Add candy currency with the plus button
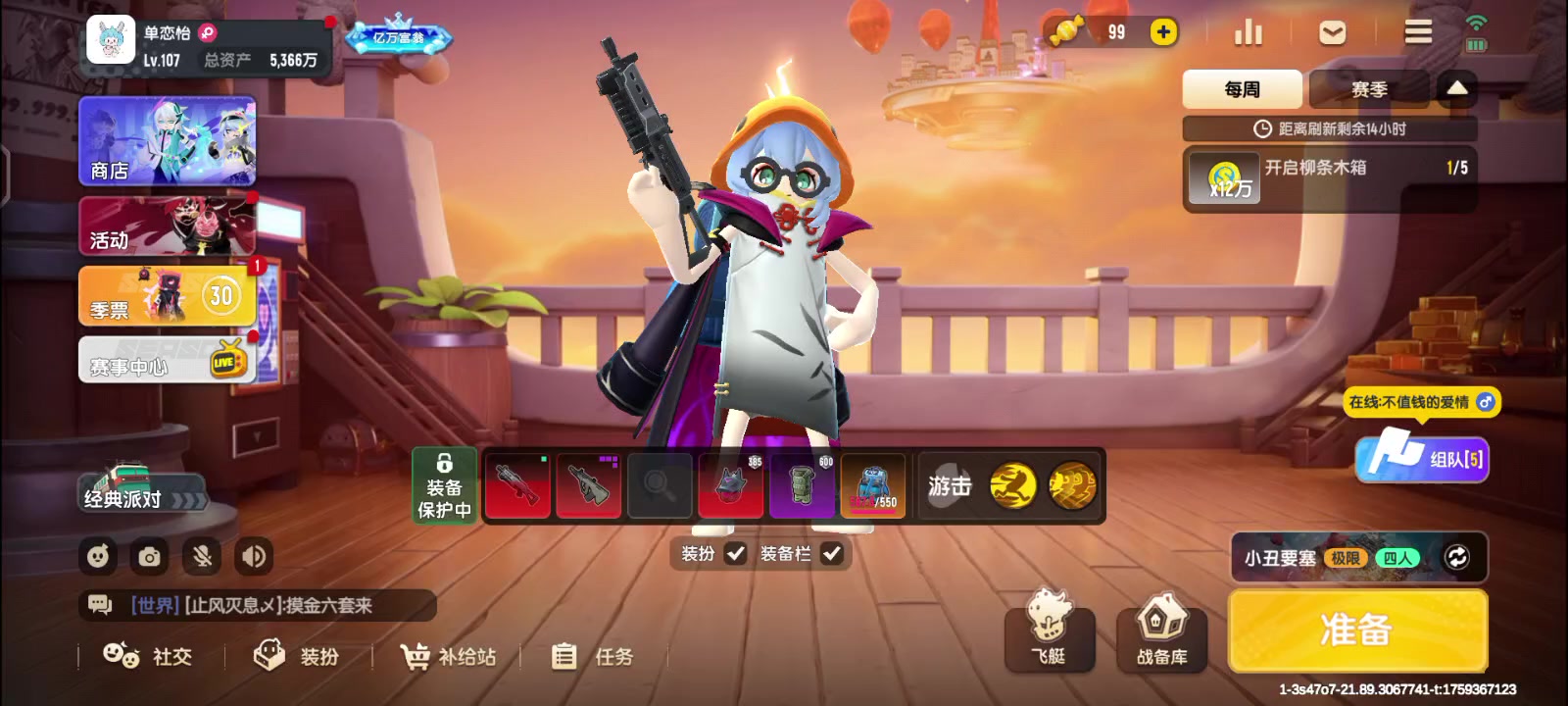Image resolution: width=1568 pixels, height=706 pixels. [x=1163, y=32]
